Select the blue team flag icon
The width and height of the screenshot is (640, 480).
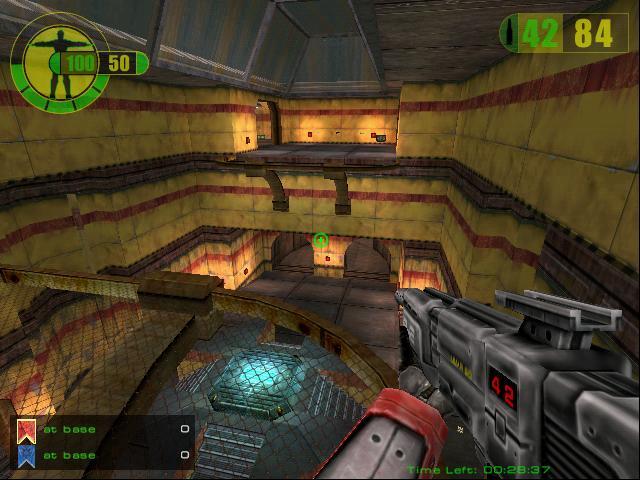(x=25, y=455)
